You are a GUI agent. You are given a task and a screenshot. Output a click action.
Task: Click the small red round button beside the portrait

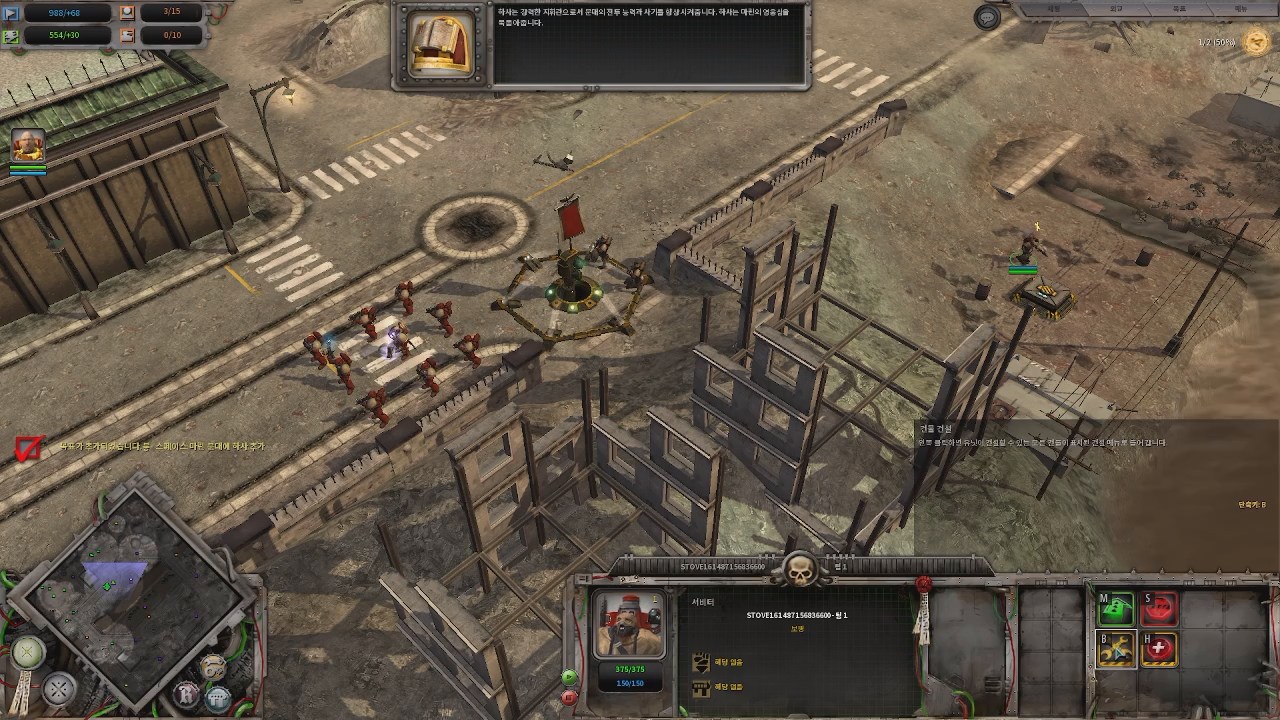569,697
